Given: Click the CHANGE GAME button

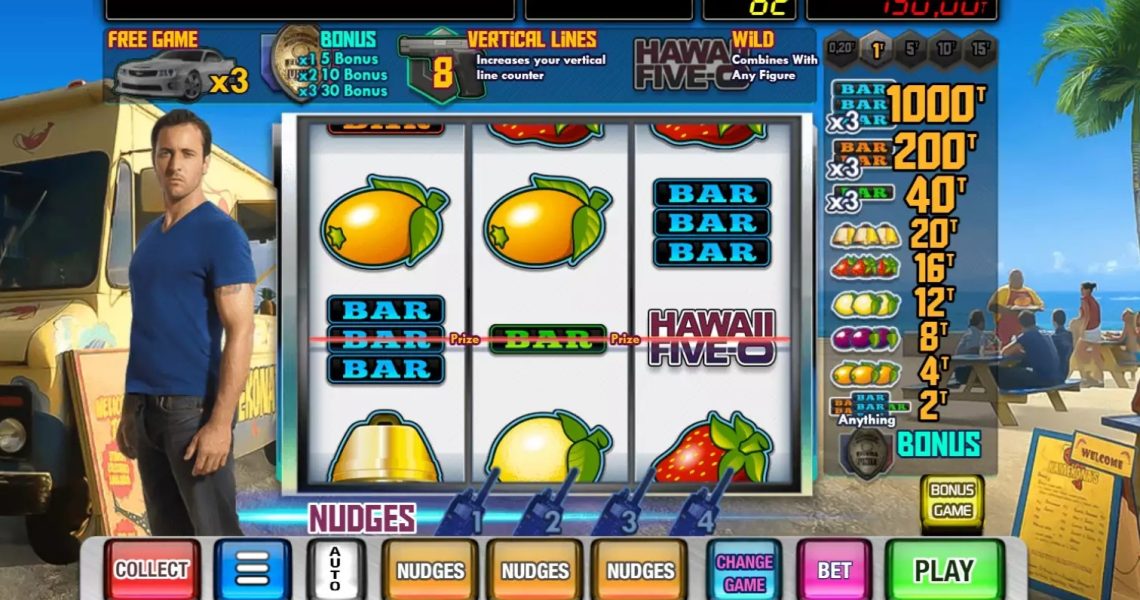Looking at the screenshot, I should pos(744,572).
